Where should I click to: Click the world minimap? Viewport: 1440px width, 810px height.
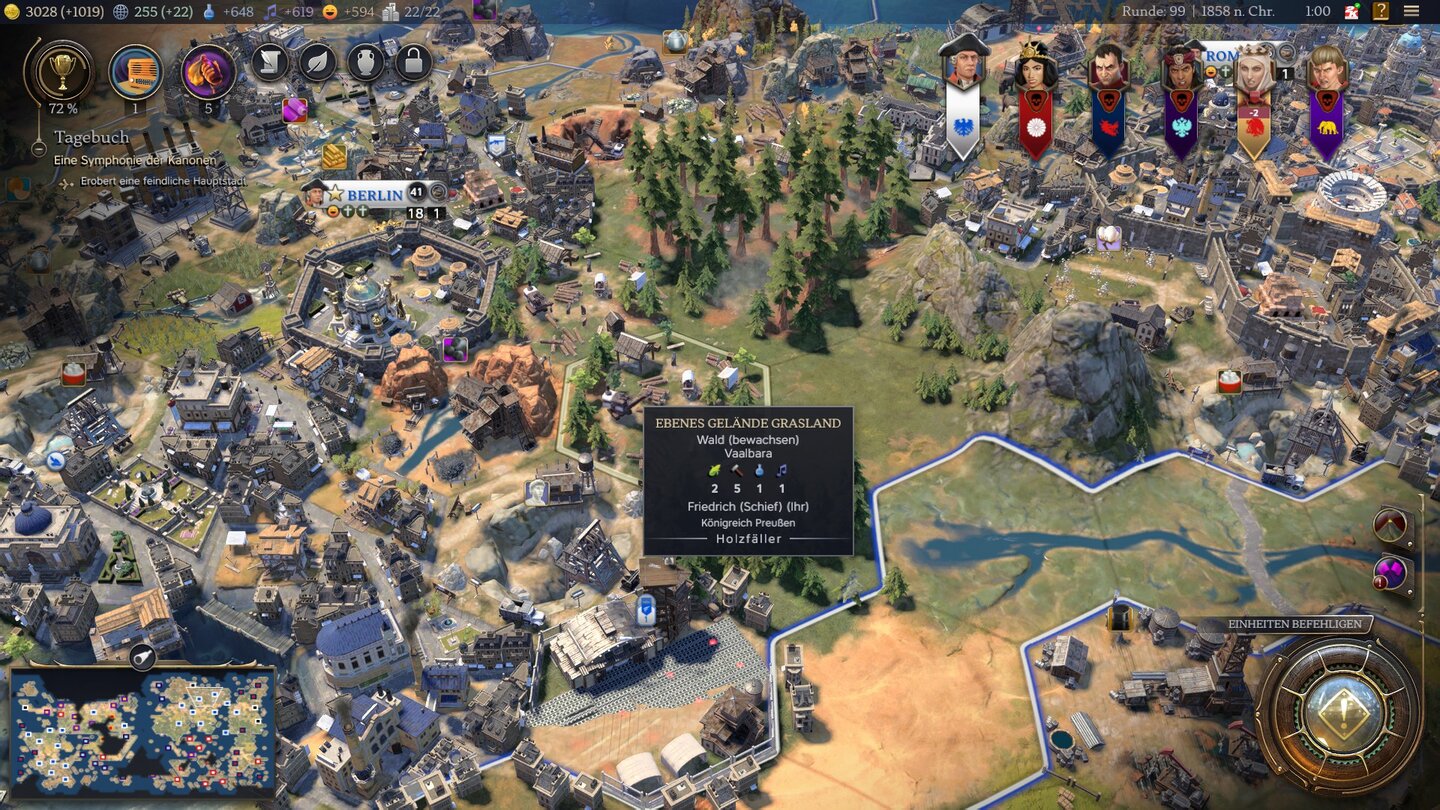tap(142, 731)
